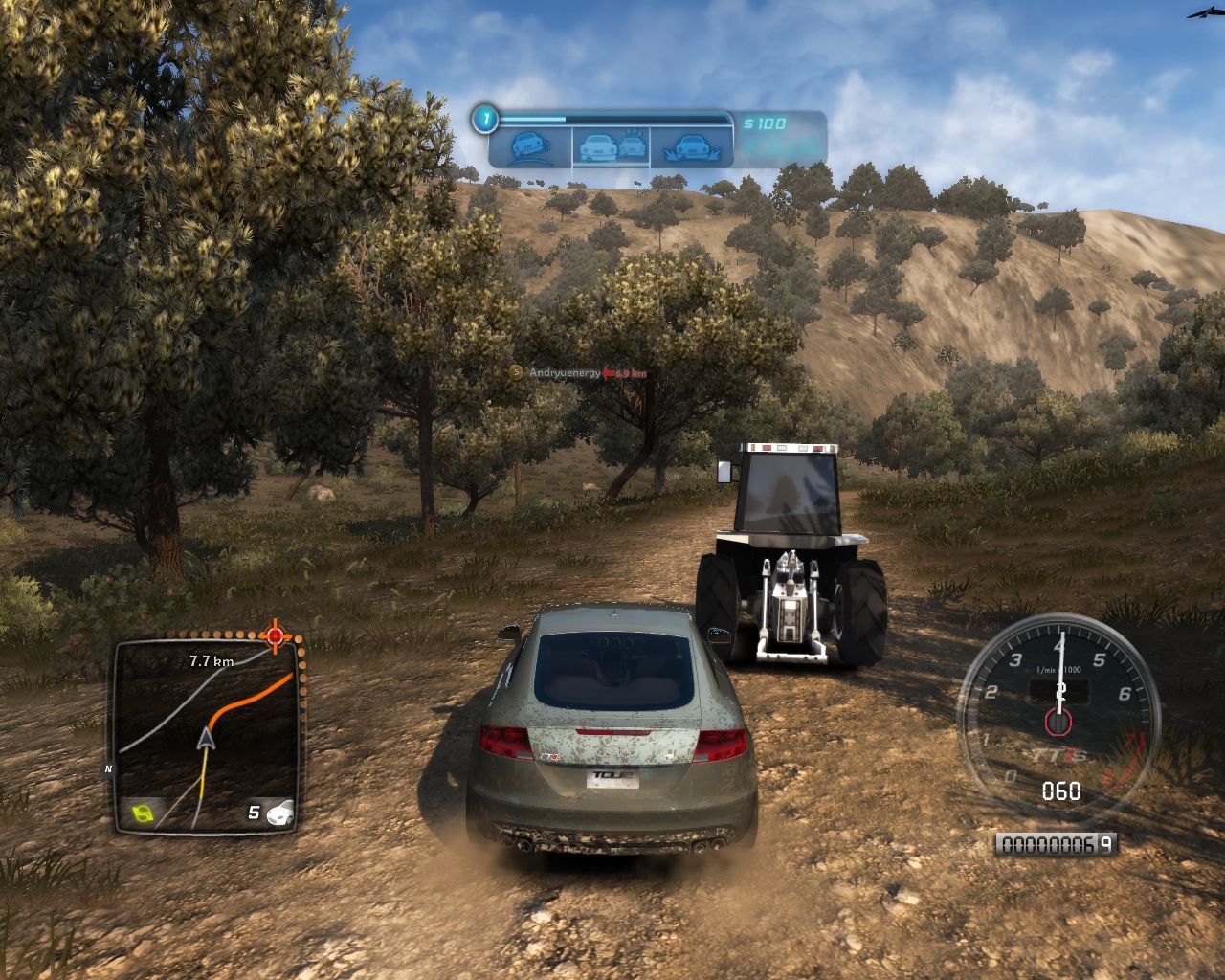Image resolution: width=1225 pixels, height=980 pixels.
Task: Select the red crosshair destination marker
Action: (x=276, y=635)
